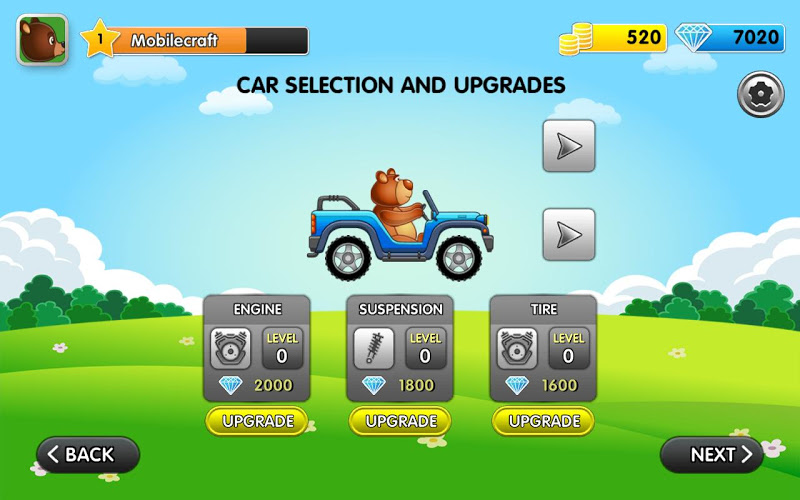The image size is (800, 500).
Task: Open the bear player avatar profile
Action: pos(42,40)
